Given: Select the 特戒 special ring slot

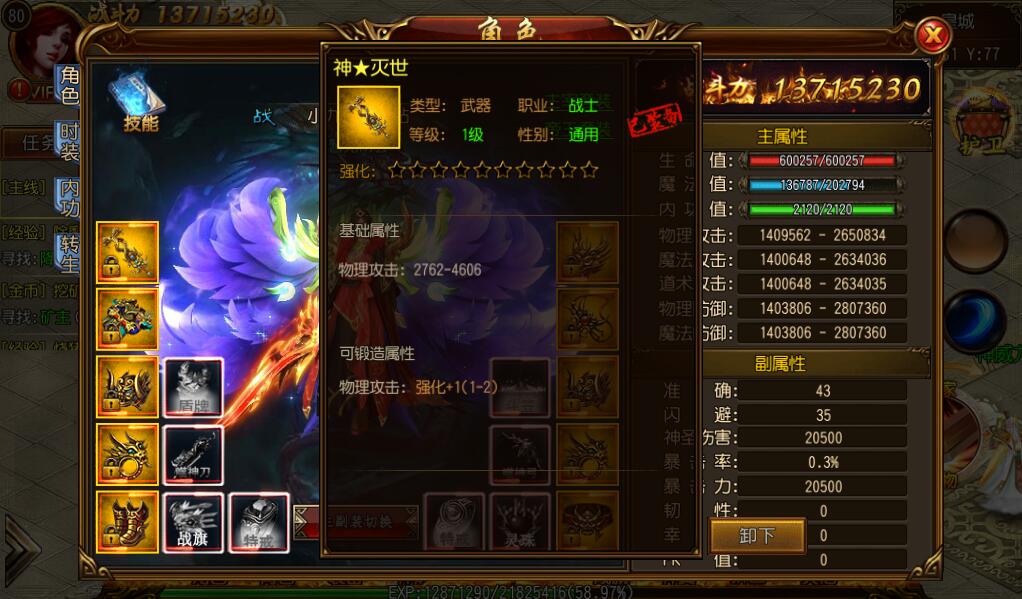Looking at the screenshot, I should coord(259,521).
